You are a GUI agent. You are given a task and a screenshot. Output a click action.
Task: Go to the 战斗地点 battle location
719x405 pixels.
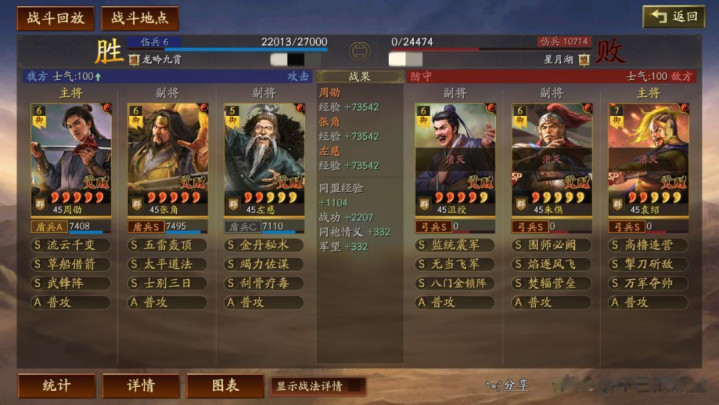[x=140, y=18]
